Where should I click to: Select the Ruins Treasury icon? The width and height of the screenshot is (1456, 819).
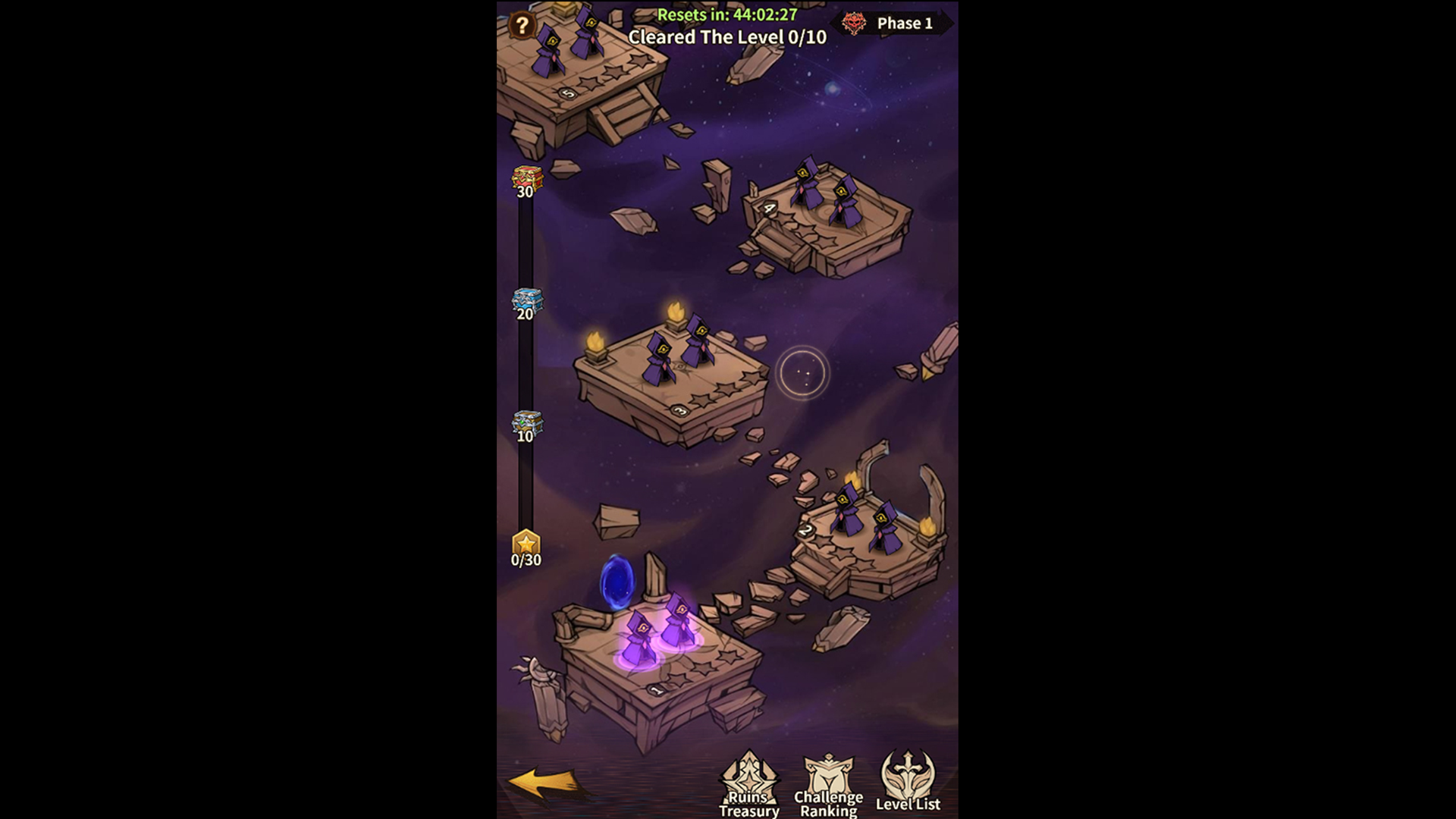pos(749,781)
